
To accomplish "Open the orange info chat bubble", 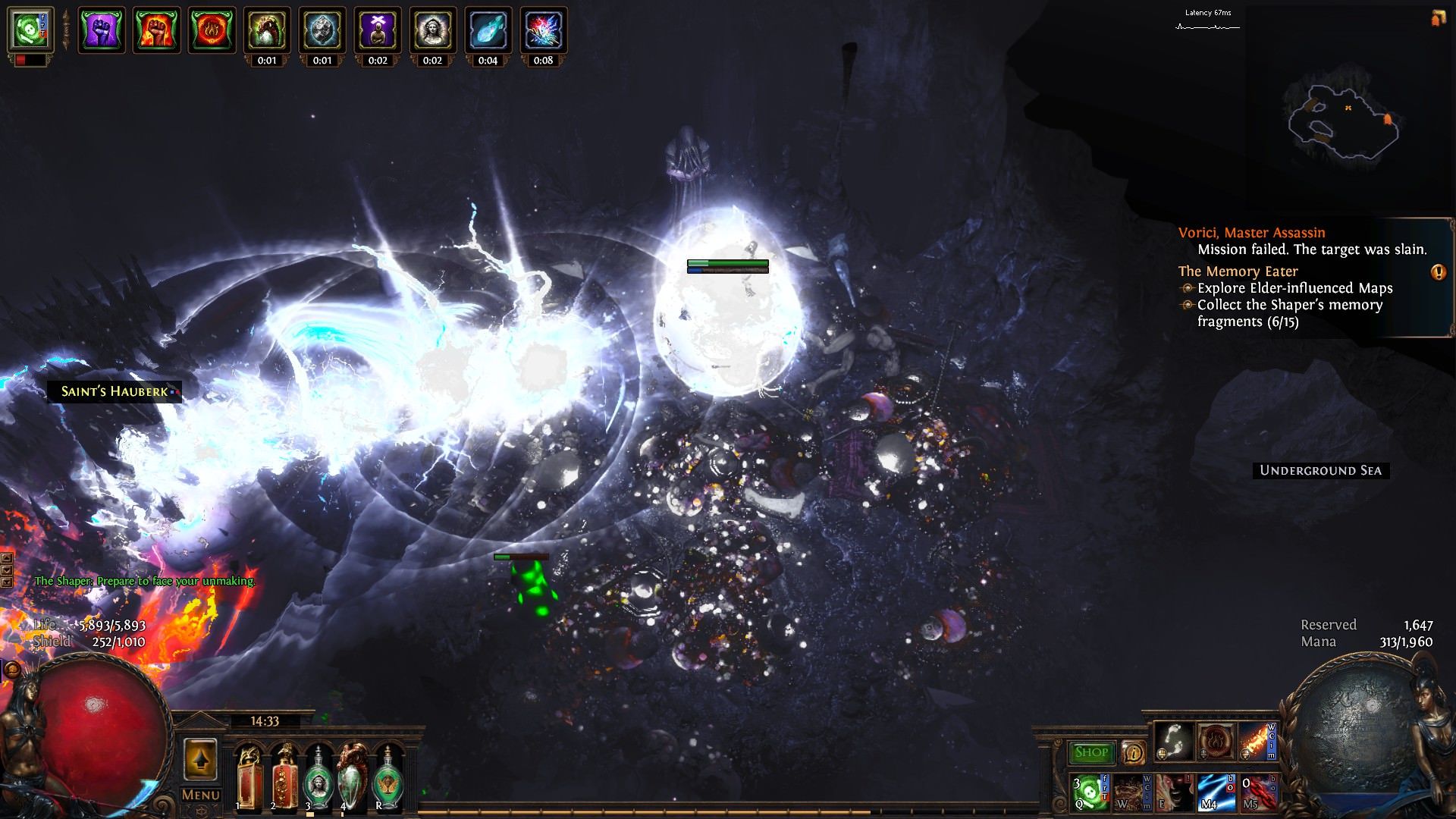I will (x=1133, y=752).
